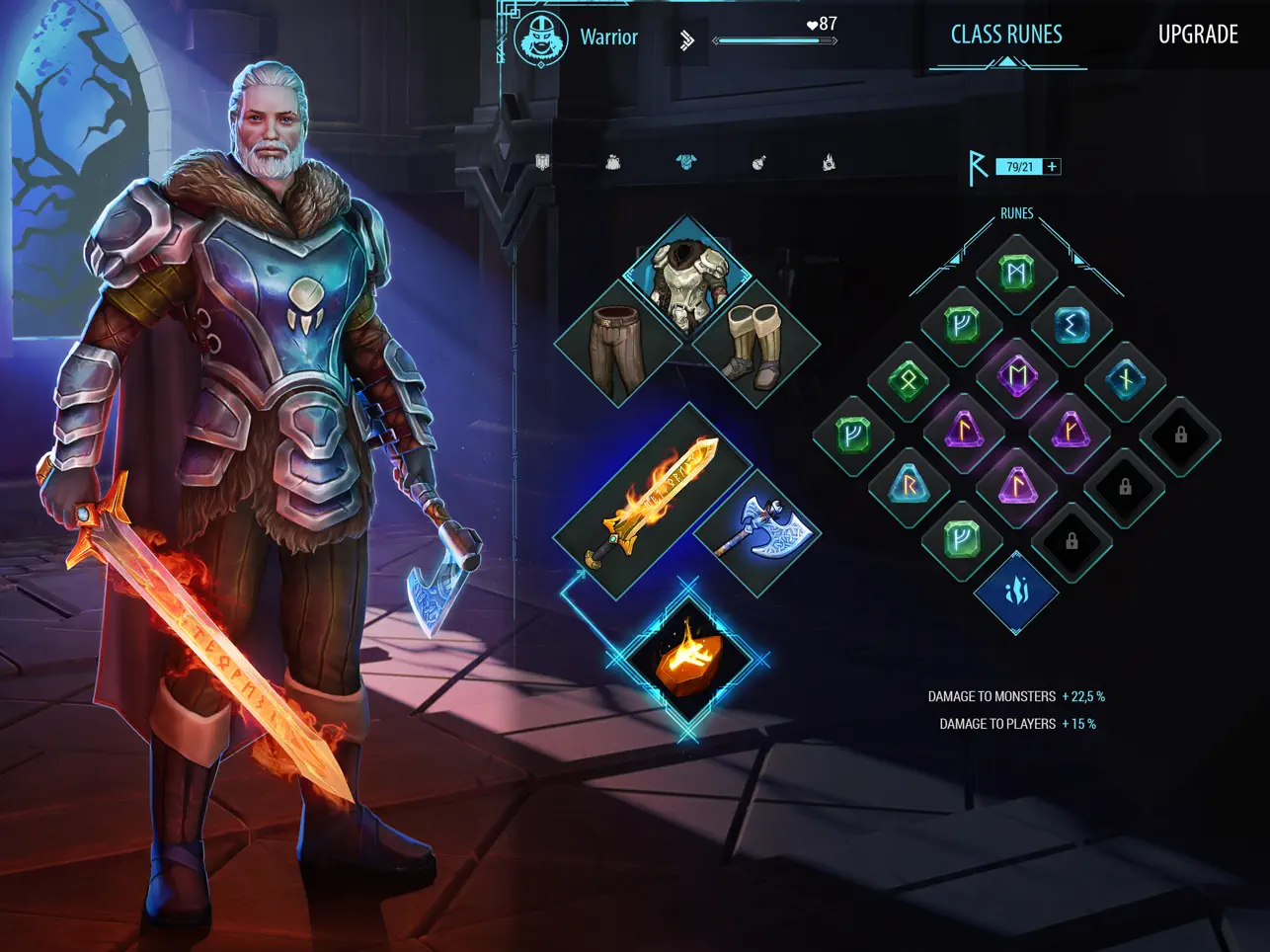The width and height of the screenshot is (1270, 952).
Task: Pick the green diamond-shaped Othala rune
Action: point(909,378)
